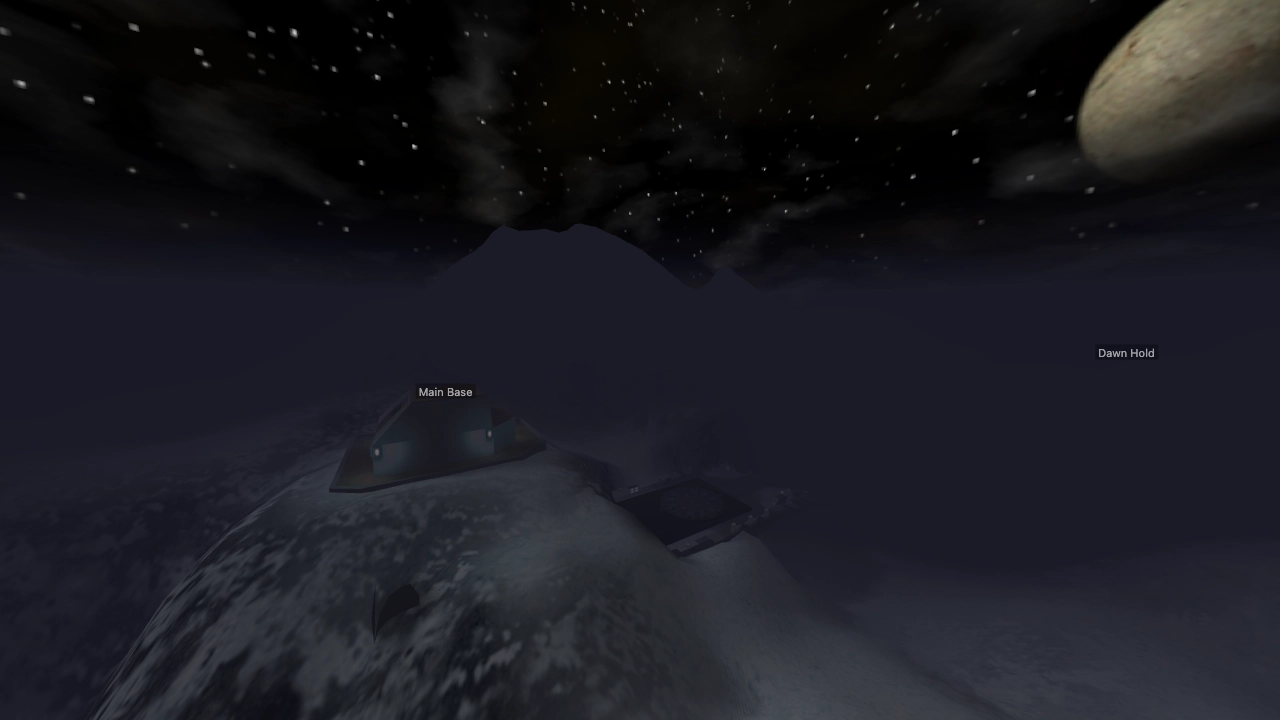1280x720 pixels.
Task: Click the small lights on the landing pad edge
Action: coord(632,489)
